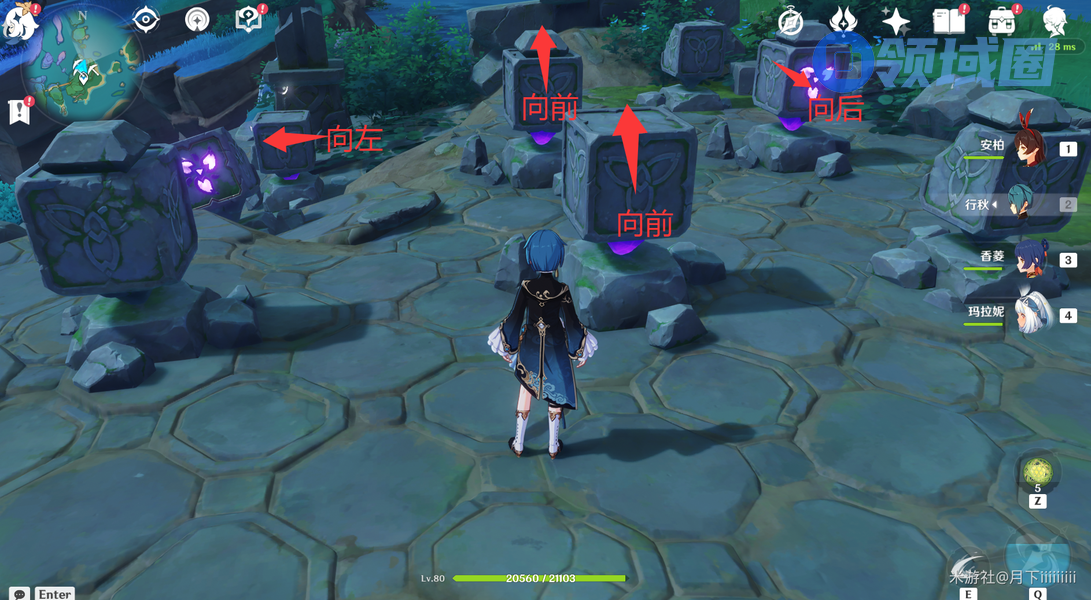Open the chat box speech-bubble icon
Viewport: 1091px width, 600px height.
pos(19,594)
